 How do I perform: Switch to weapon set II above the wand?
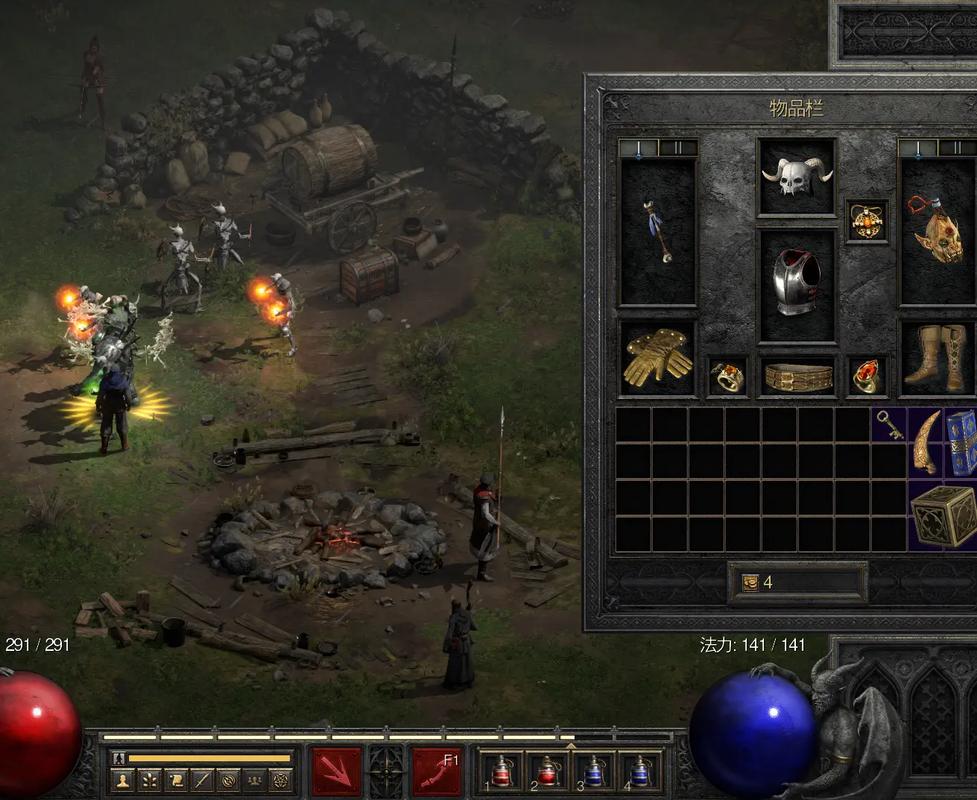[678, 148]
